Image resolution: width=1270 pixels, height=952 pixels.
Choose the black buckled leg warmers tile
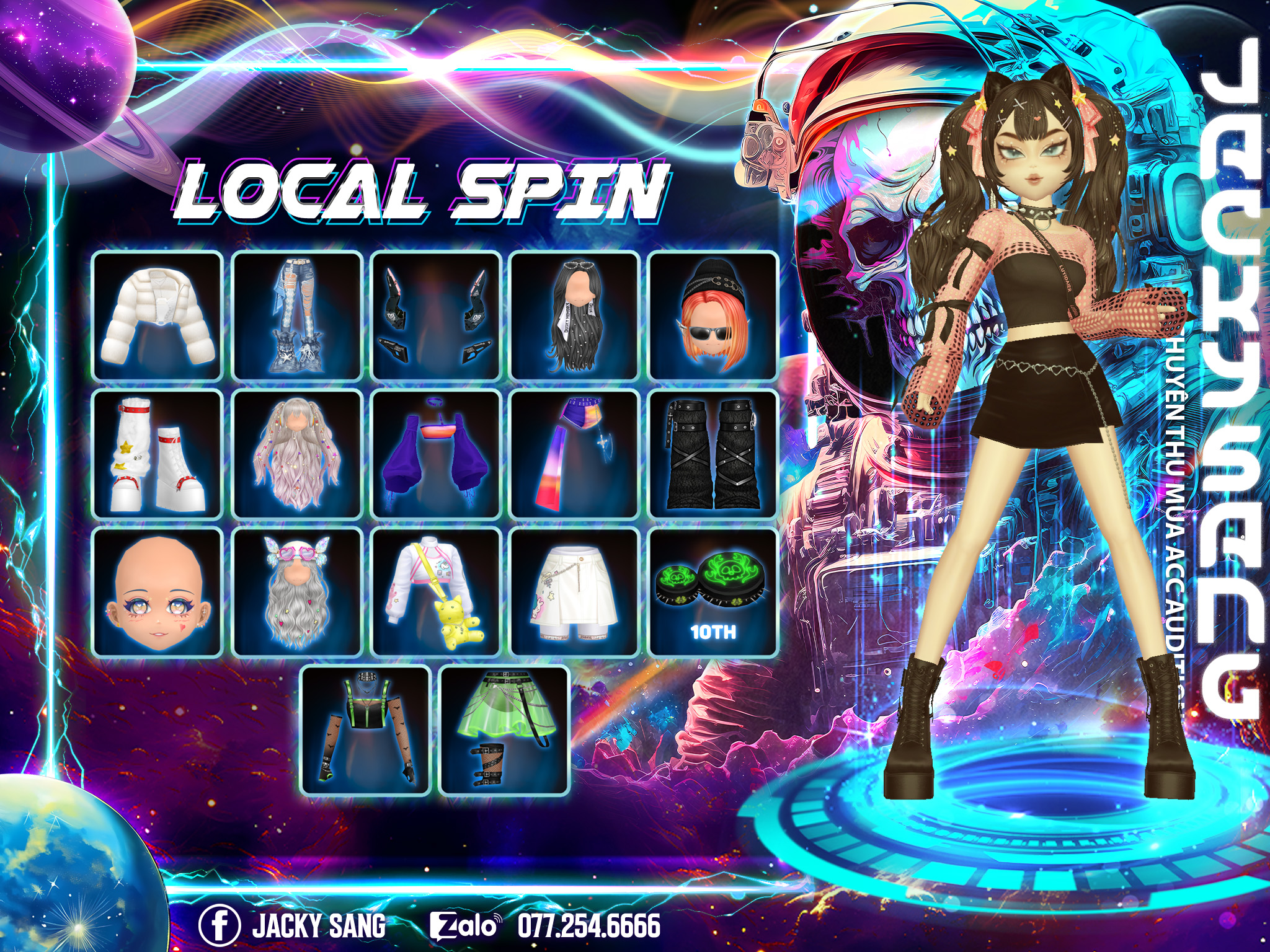[713, 455]
